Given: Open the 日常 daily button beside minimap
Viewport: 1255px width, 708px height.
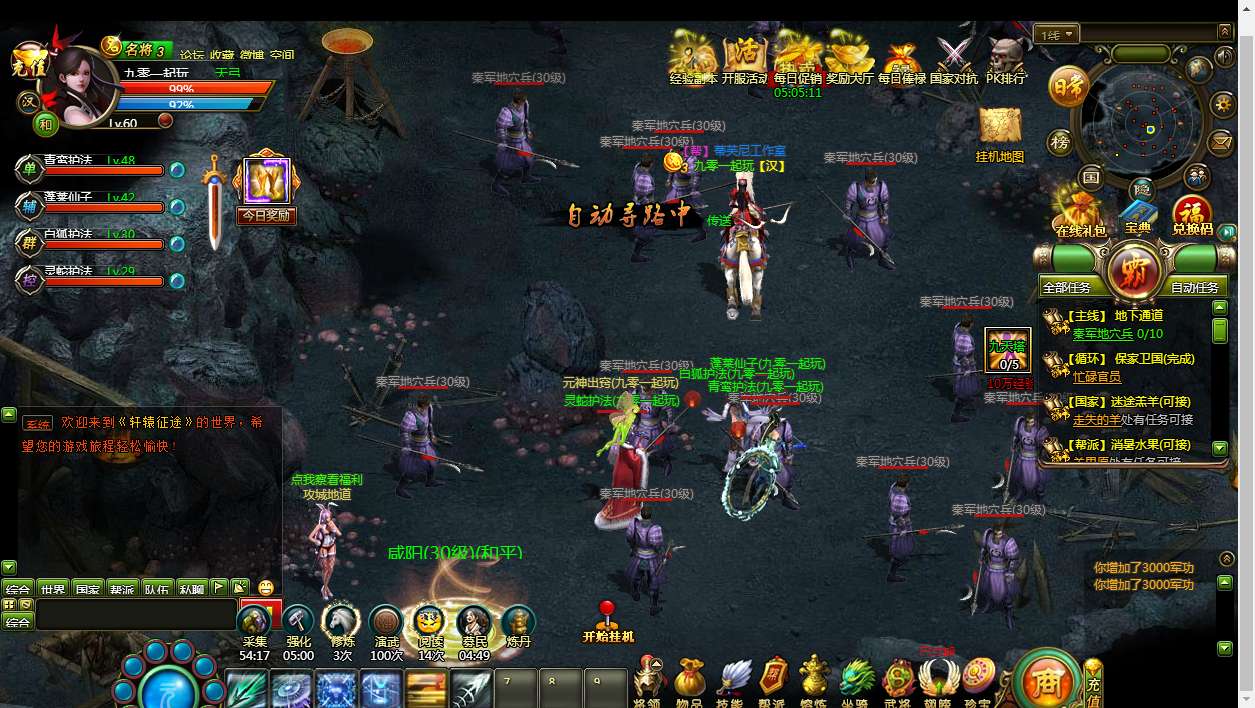Looking at the screenshot, I should click(x=1069, y=87).
